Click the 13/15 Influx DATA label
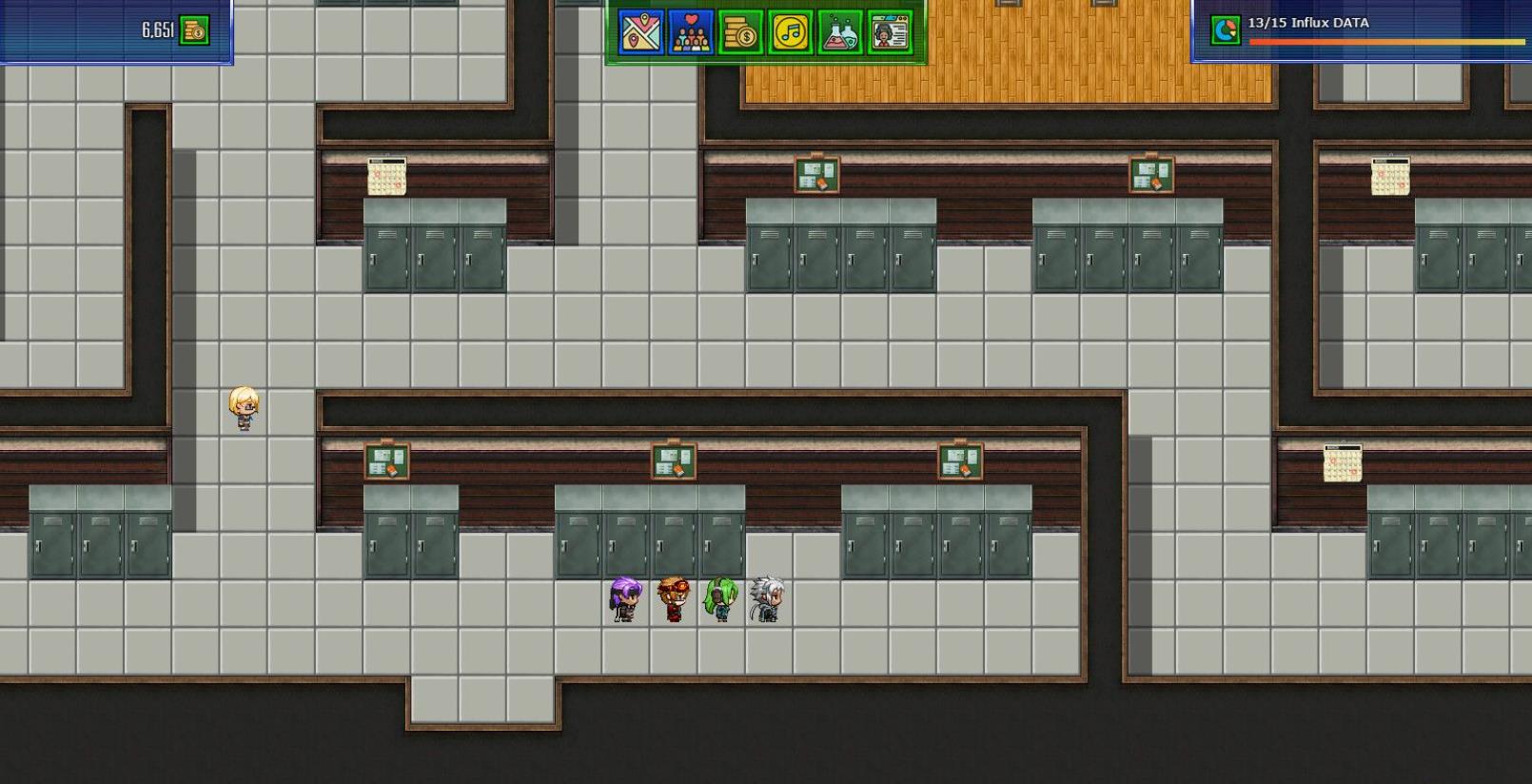The height and width of the screenshot is (784, 1532). point(1310,22)
